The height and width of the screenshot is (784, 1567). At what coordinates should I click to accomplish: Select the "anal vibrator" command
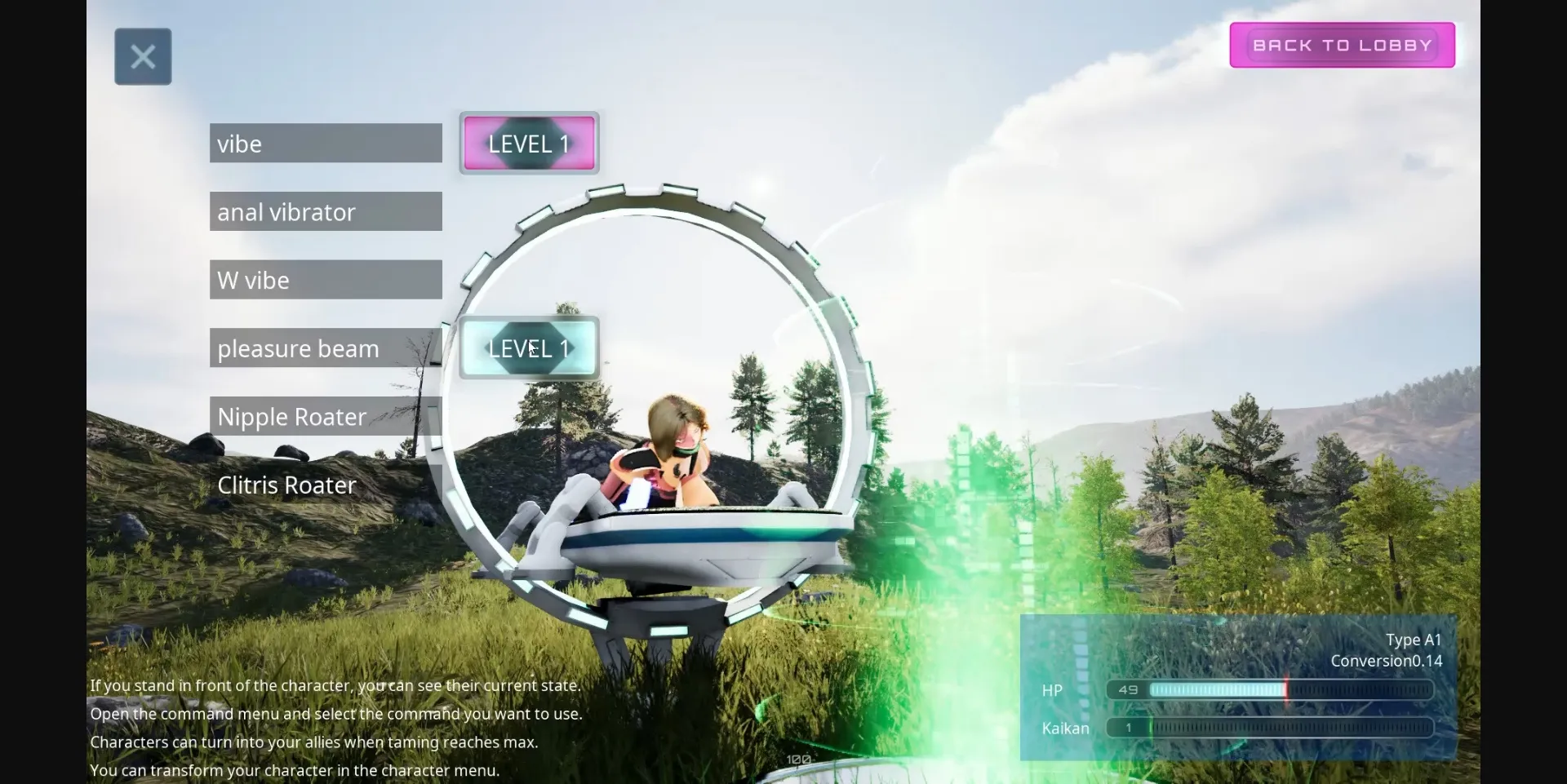[x=325, y=211]
